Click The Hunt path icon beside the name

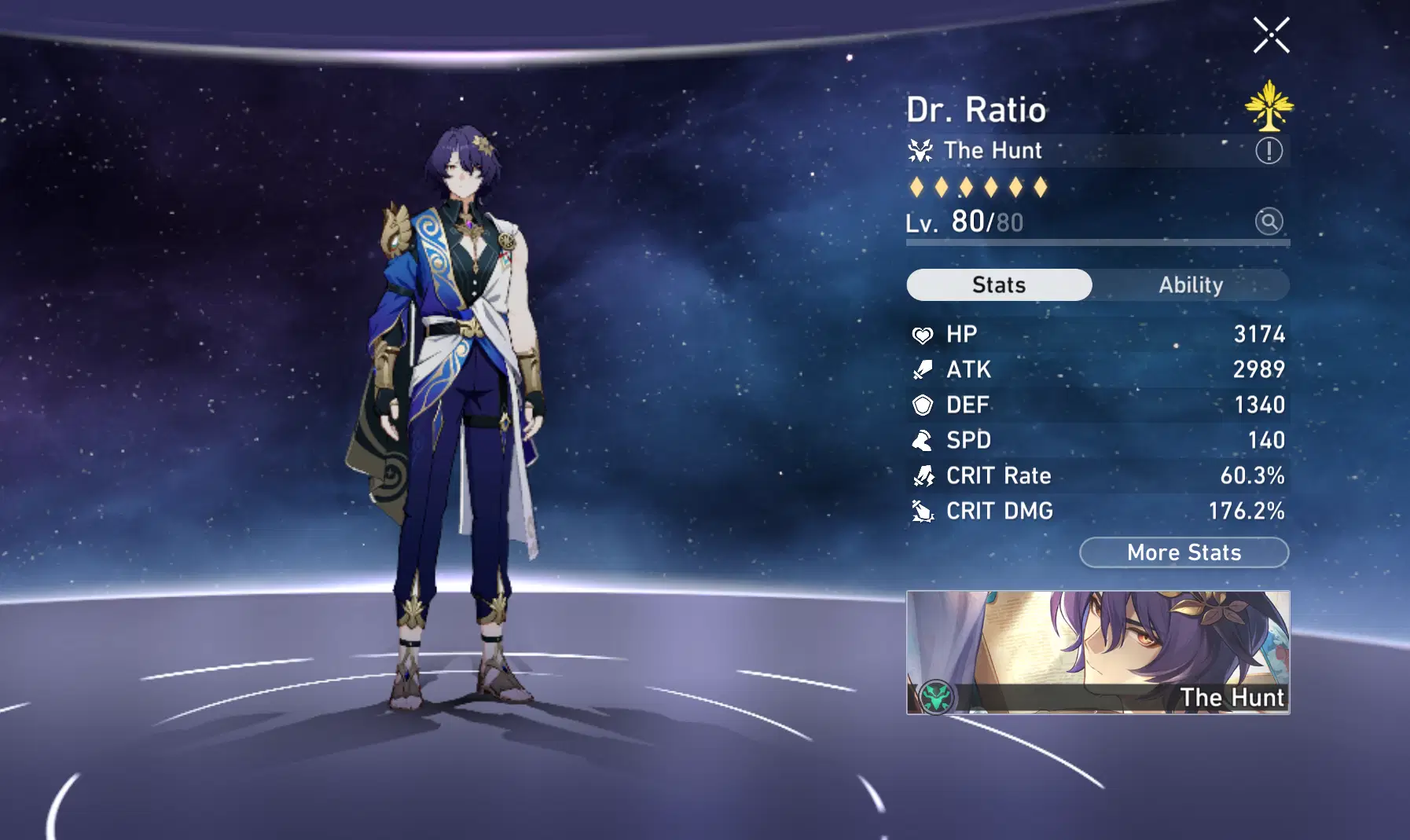921,150
